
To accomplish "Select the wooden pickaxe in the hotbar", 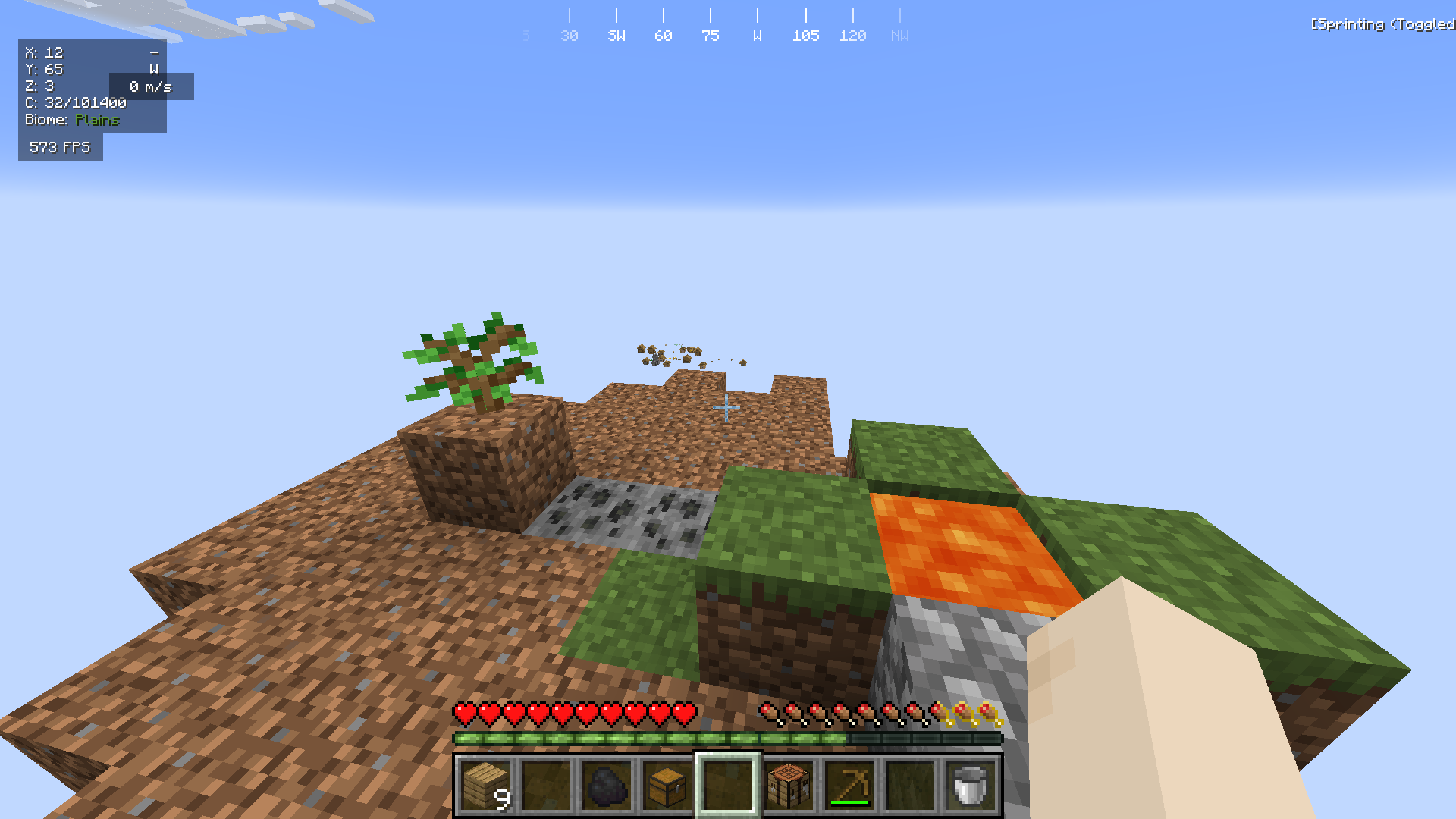I will (848, 786).
